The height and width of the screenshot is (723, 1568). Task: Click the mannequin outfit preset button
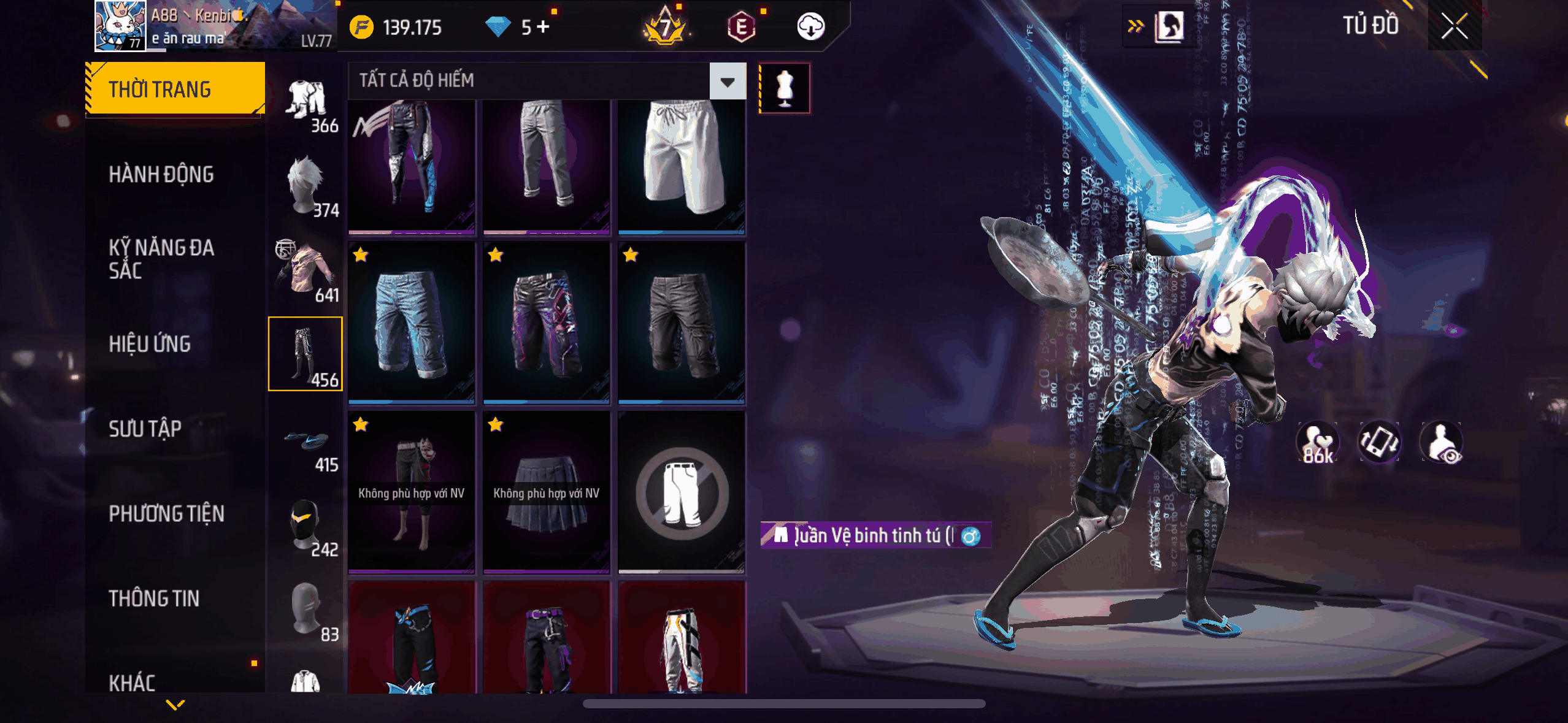[x=785, y=88]
